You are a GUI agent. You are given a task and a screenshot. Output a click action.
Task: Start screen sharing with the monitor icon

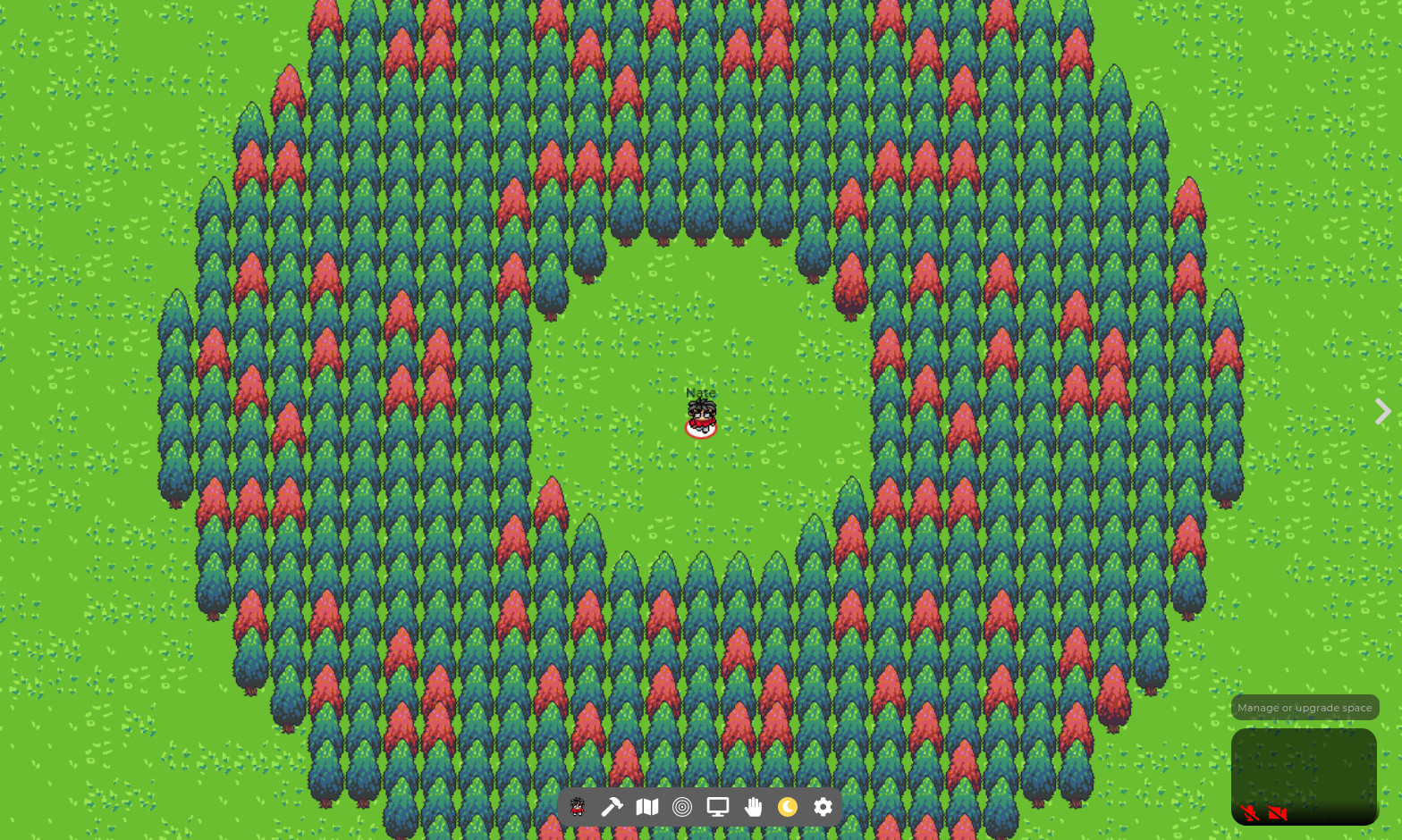(x=717, y=807)
